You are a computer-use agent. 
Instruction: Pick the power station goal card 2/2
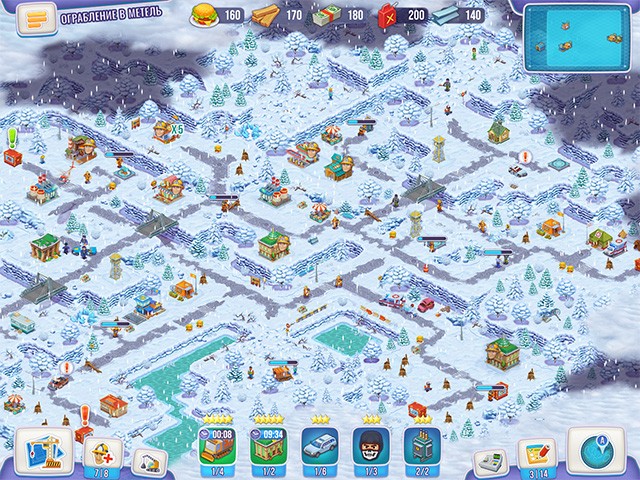[x=421, y=447]
